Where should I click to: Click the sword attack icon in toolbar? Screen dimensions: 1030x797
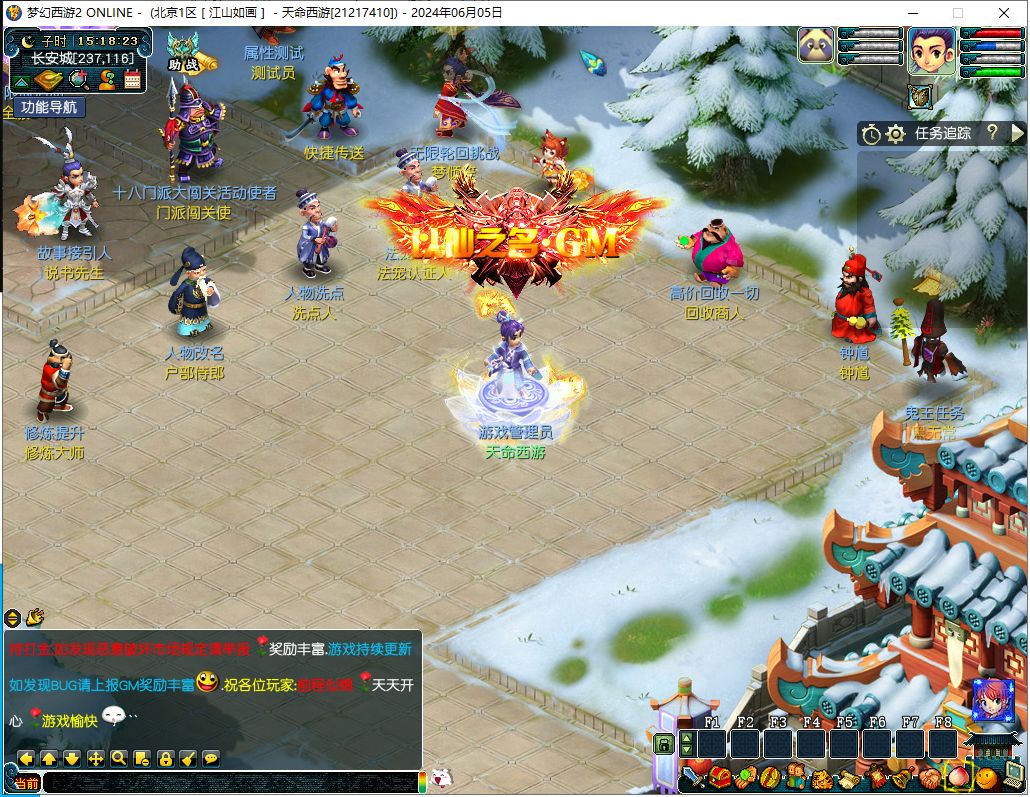[692, 777]
